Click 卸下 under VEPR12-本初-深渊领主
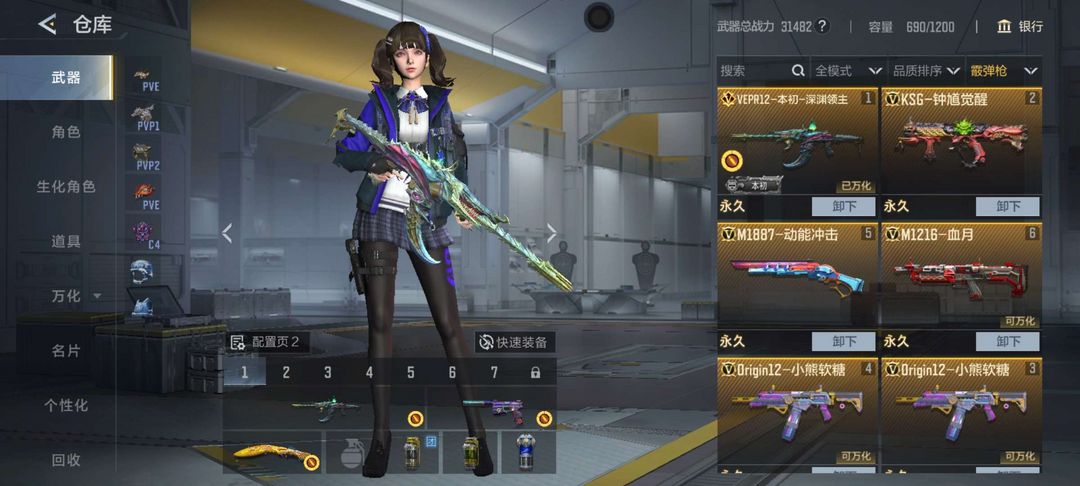Image resolution: width=1080 pixels, height=486 pixels. pos(843,207)
